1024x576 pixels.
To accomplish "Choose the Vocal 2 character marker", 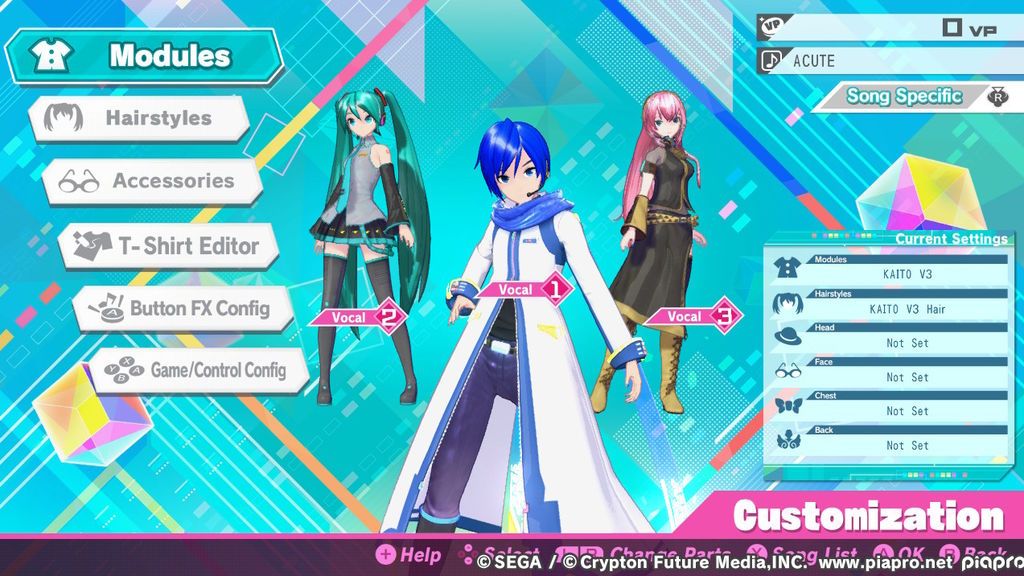I will click(358, 318).
